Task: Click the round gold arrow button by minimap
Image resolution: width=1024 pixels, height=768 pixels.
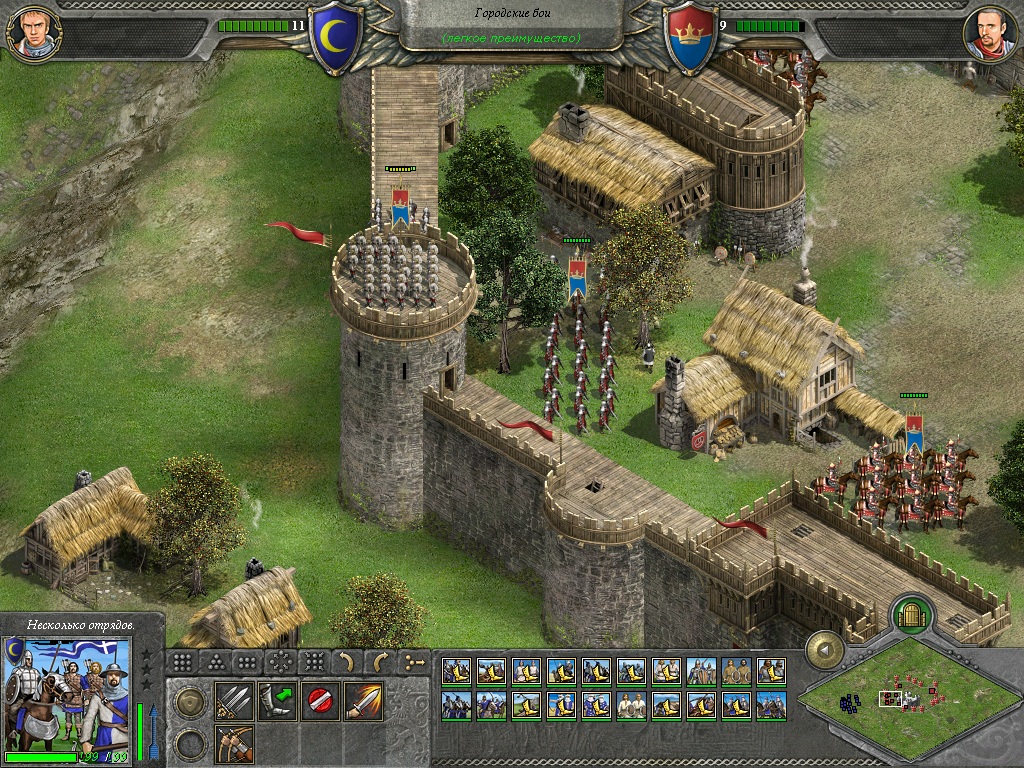Action: pos(825,649)
